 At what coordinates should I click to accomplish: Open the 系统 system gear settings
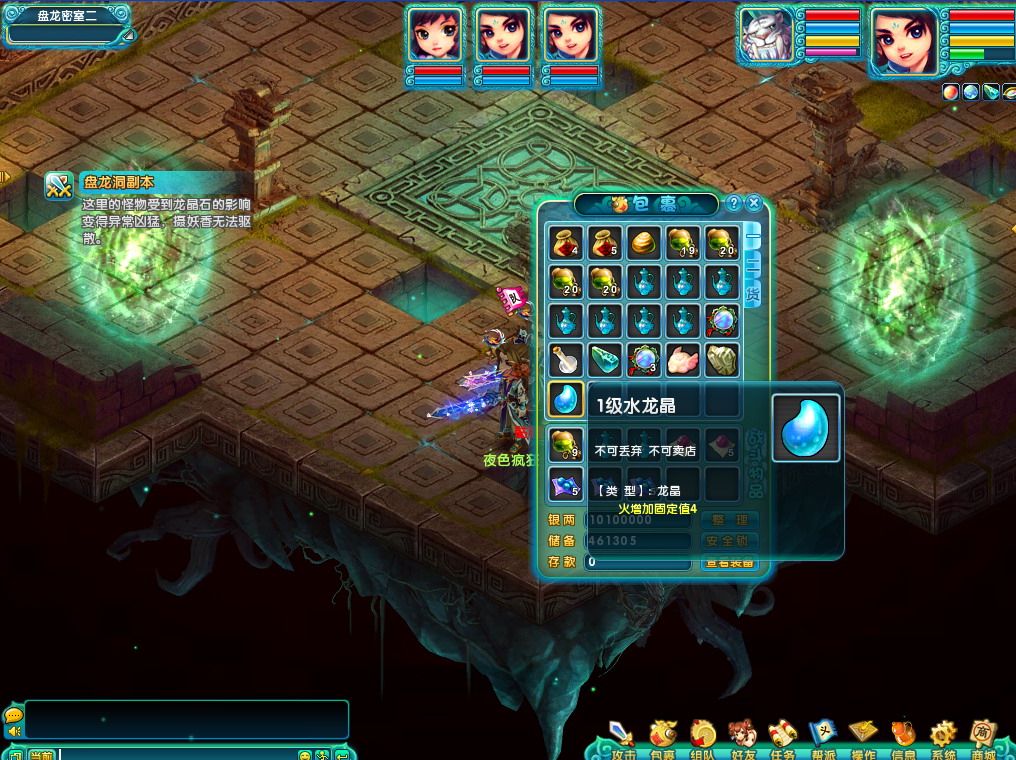pos(942,740)
